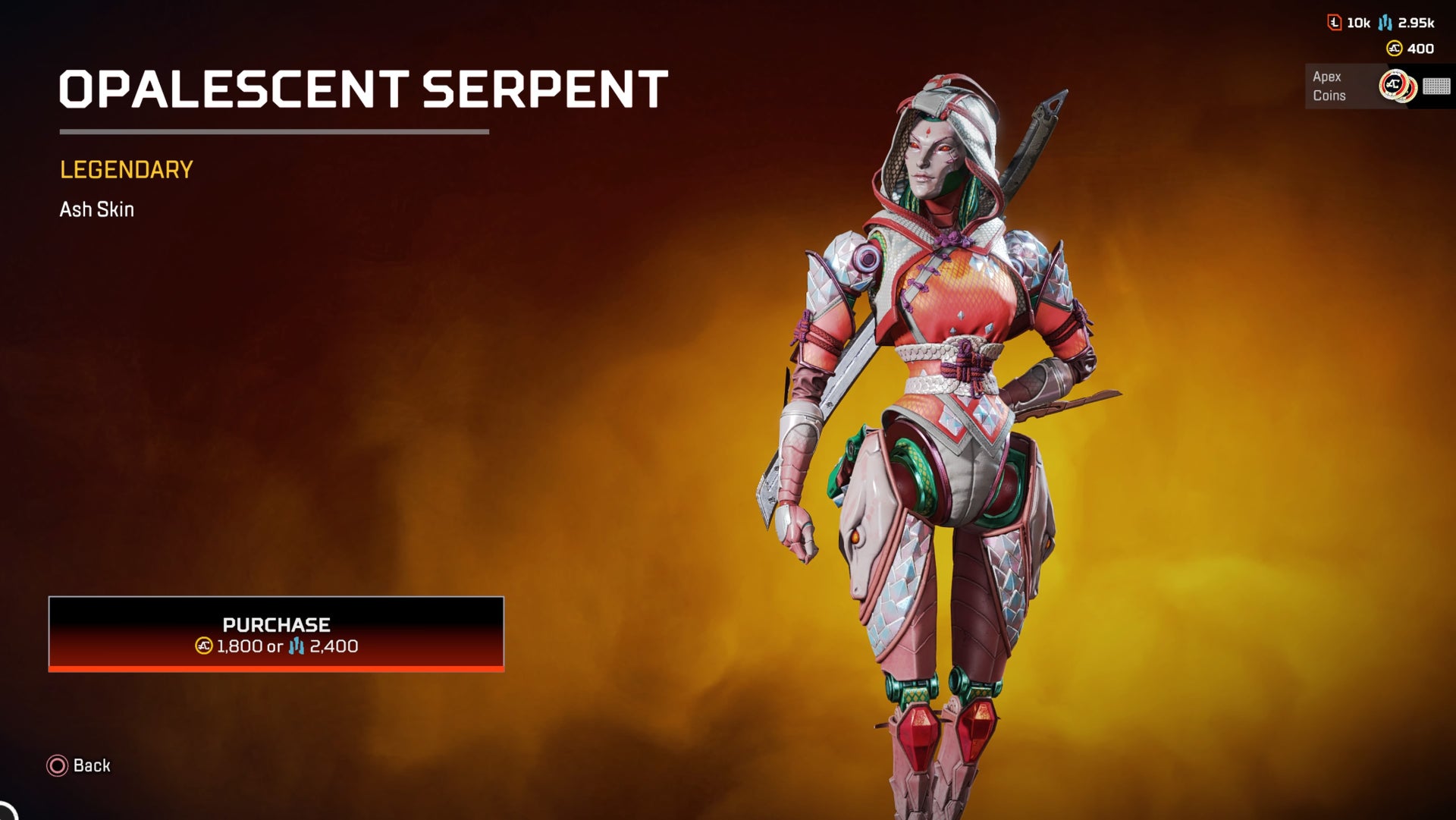Click the stacked Apex Coins icon in the banner
1456x820 pixels.
[1398, 85]
